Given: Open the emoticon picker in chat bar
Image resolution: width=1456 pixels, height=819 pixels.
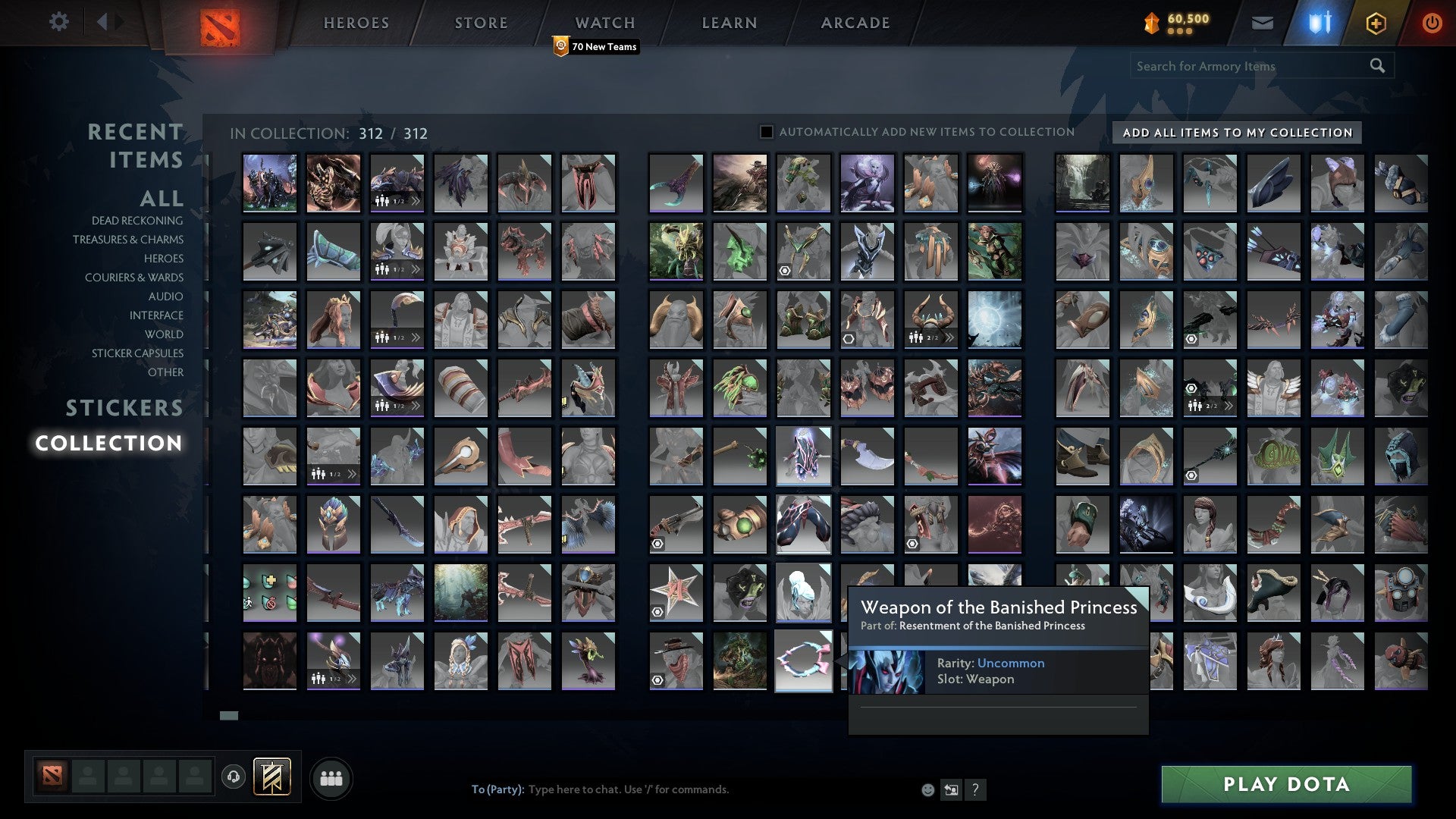Looking at the screenshot, I should [x=927, y=789].
